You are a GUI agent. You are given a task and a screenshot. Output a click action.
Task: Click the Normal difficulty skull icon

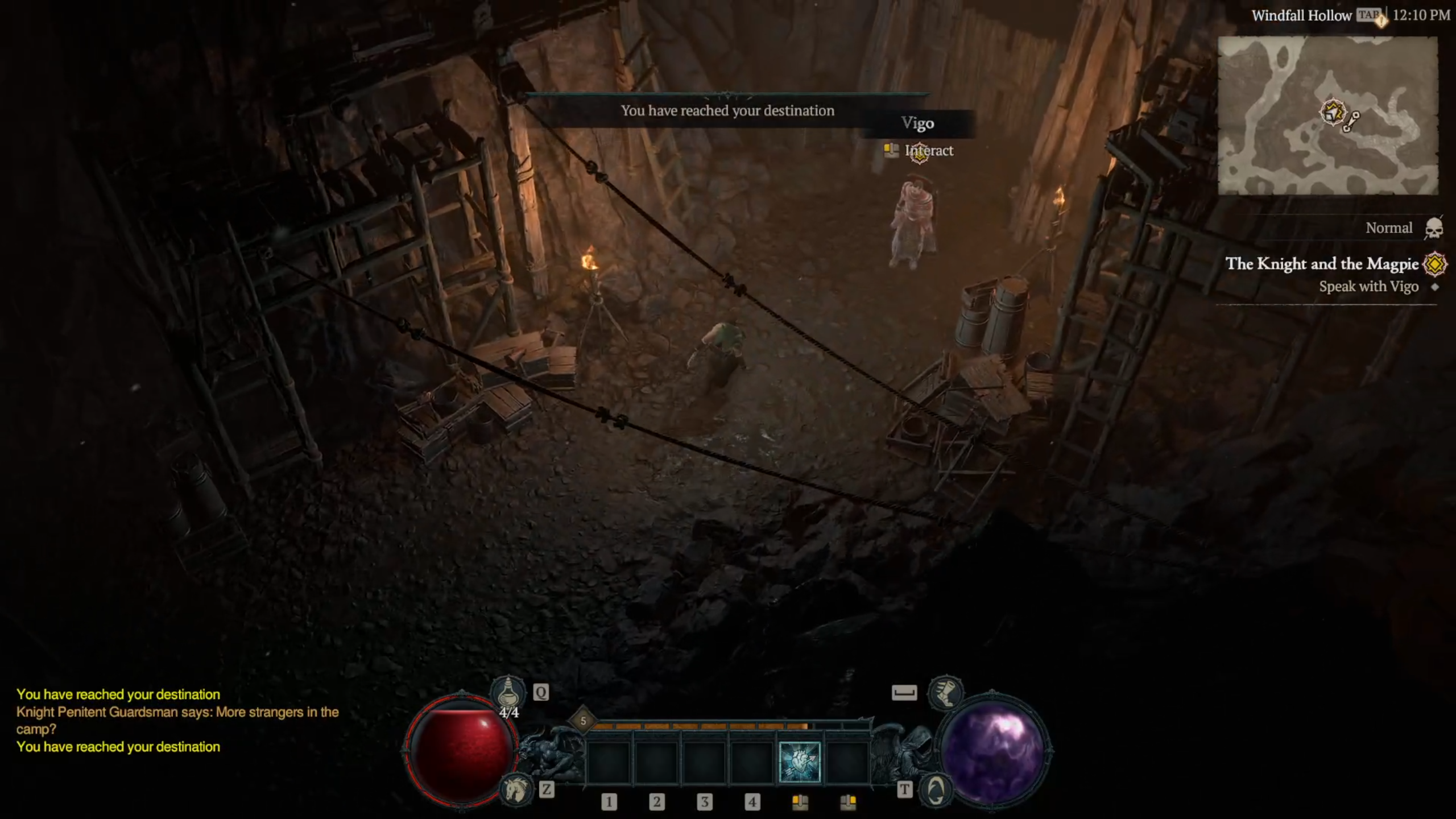click(1434, 228)
